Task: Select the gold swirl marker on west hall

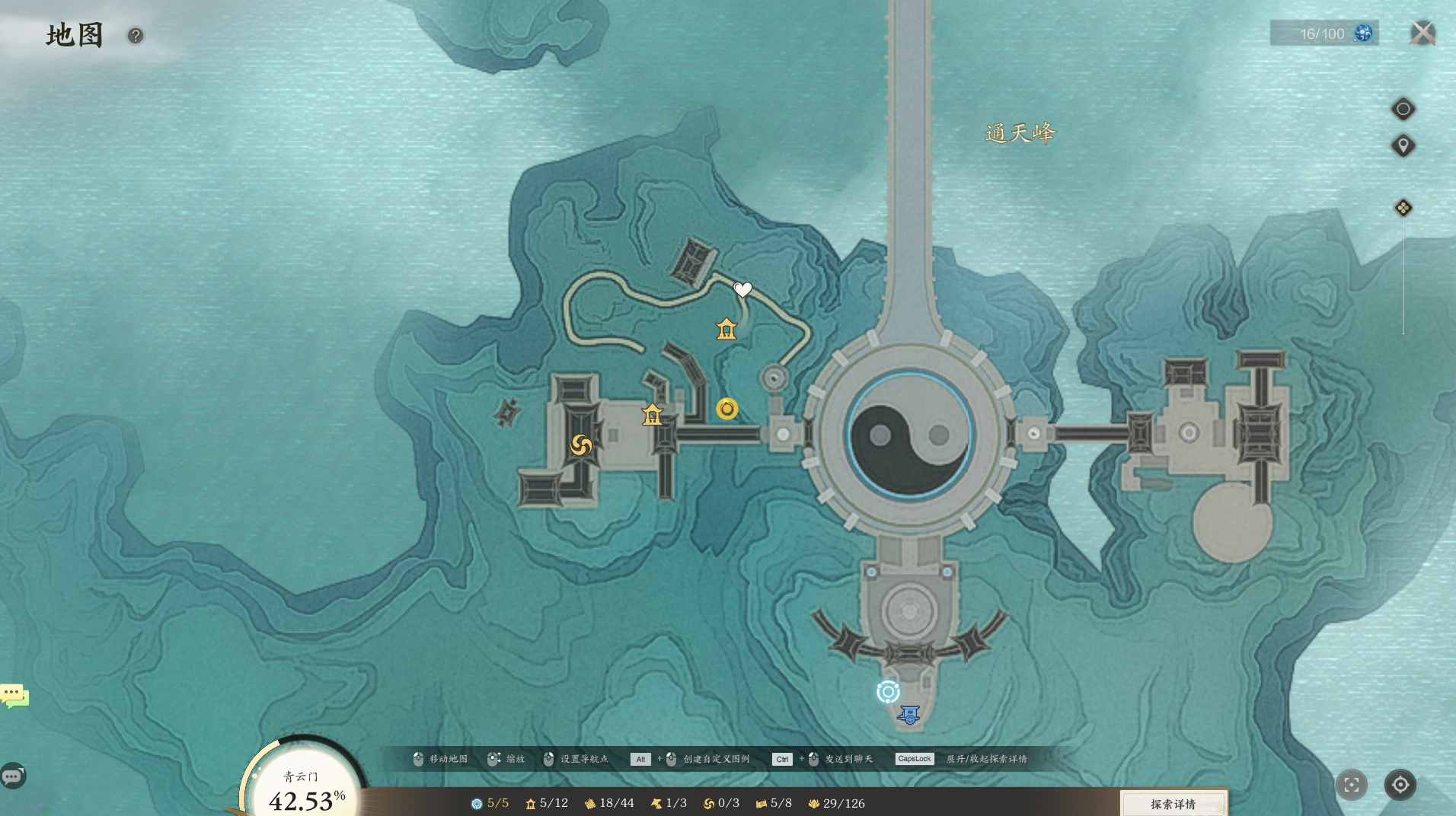Action: click(581, 445)
